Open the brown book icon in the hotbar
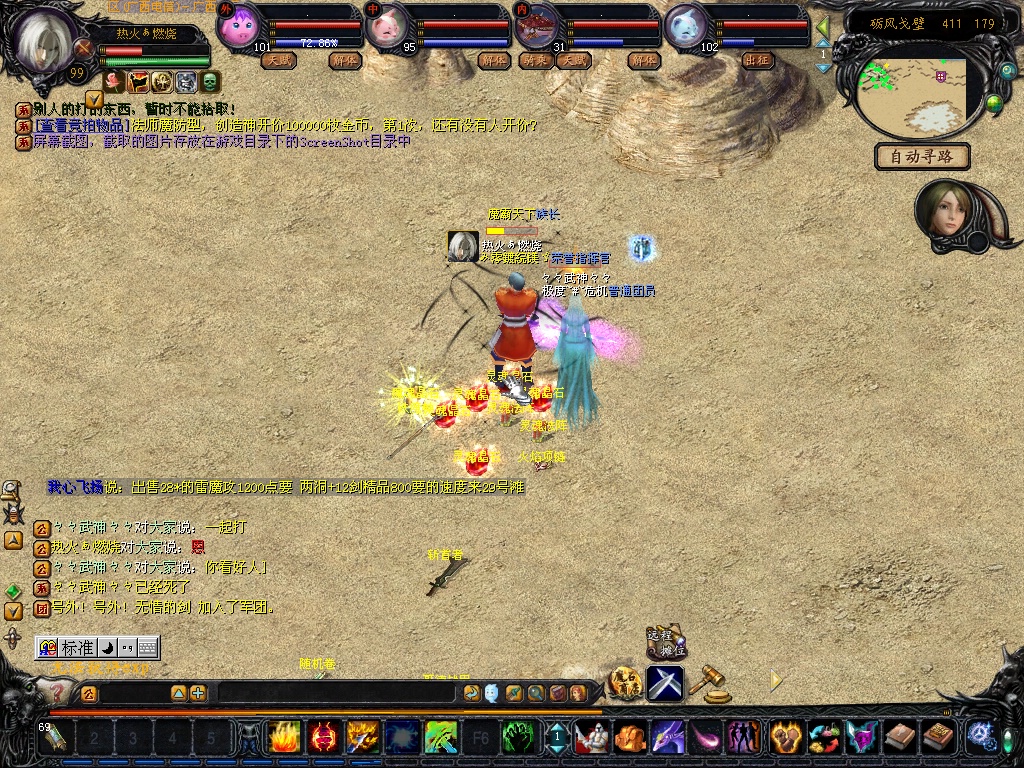This screenshot has width=1024, height=768. point(898,738)
